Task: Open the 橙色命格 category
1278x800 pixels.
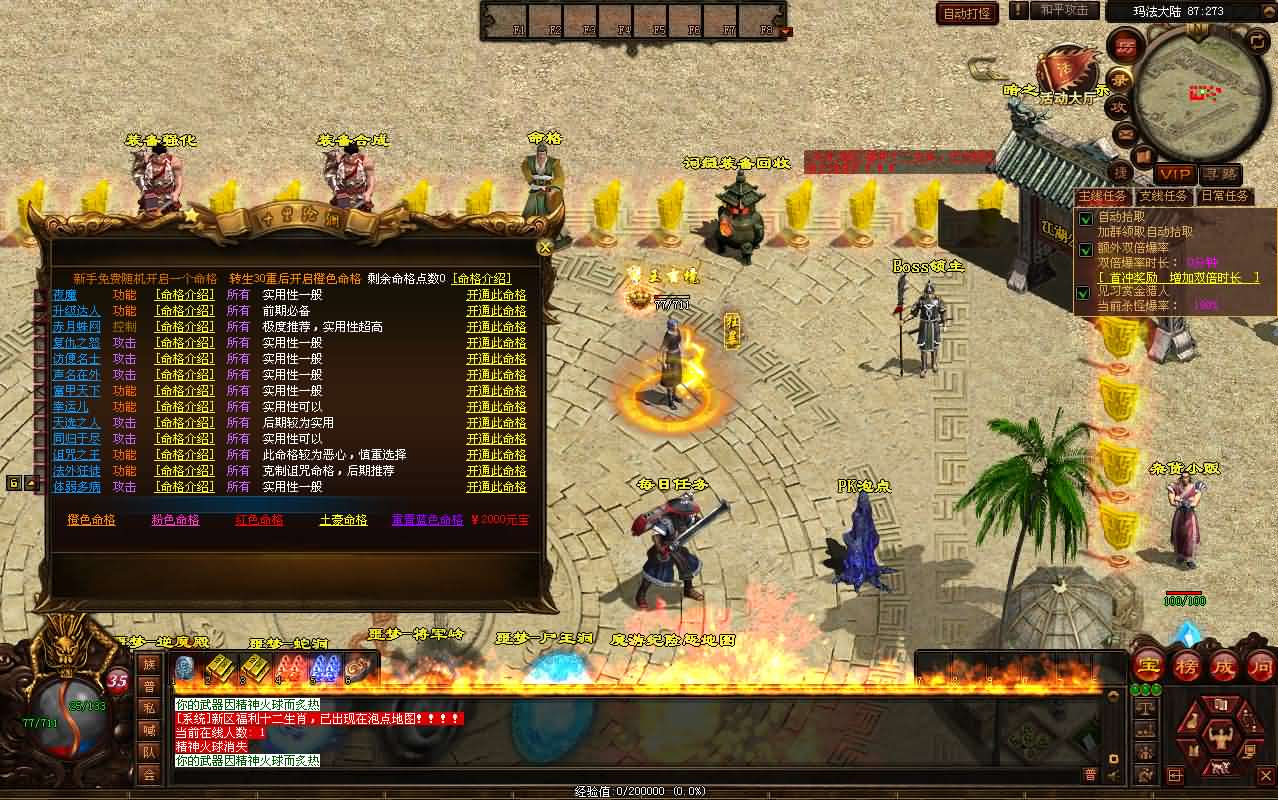Action: click(91, 520)
